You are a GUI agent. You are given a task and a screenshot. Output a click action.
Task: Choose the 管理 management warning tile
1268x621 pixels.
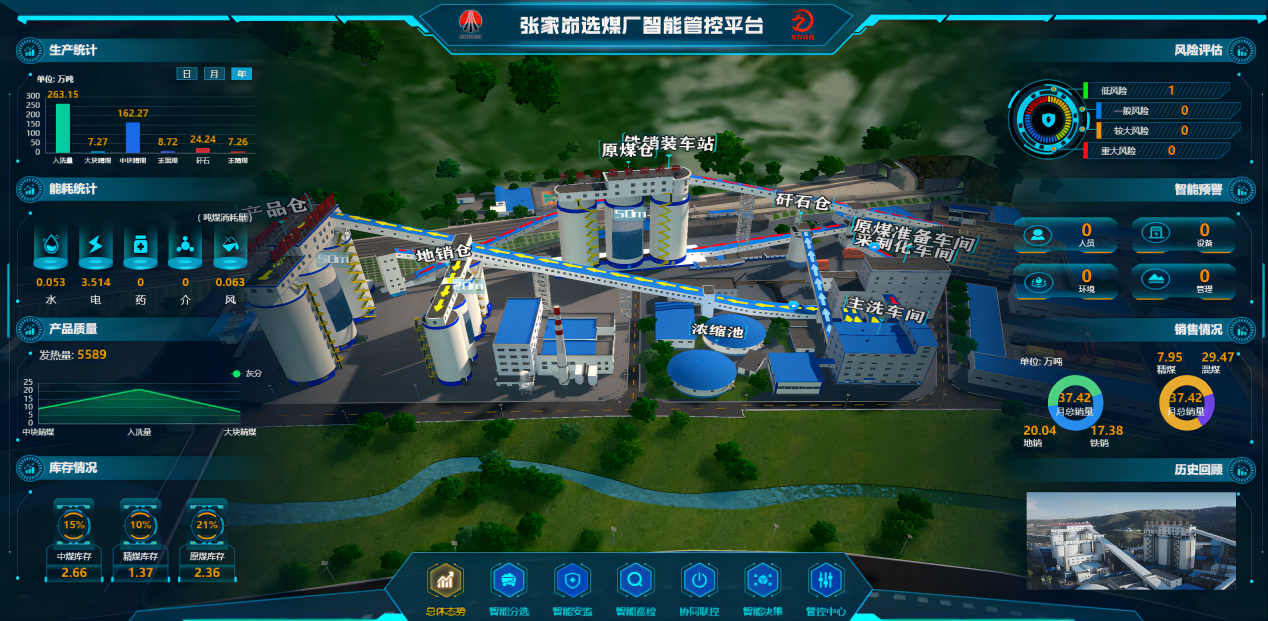pos(1183,281)
